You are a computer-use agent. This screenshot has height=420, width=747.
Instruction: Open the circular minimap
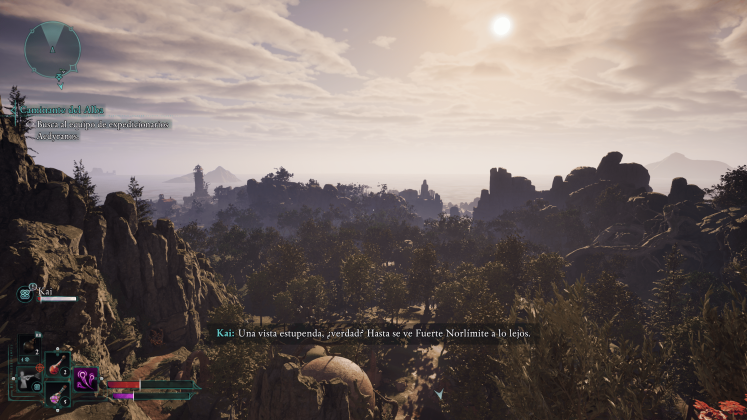pos(53,48)
